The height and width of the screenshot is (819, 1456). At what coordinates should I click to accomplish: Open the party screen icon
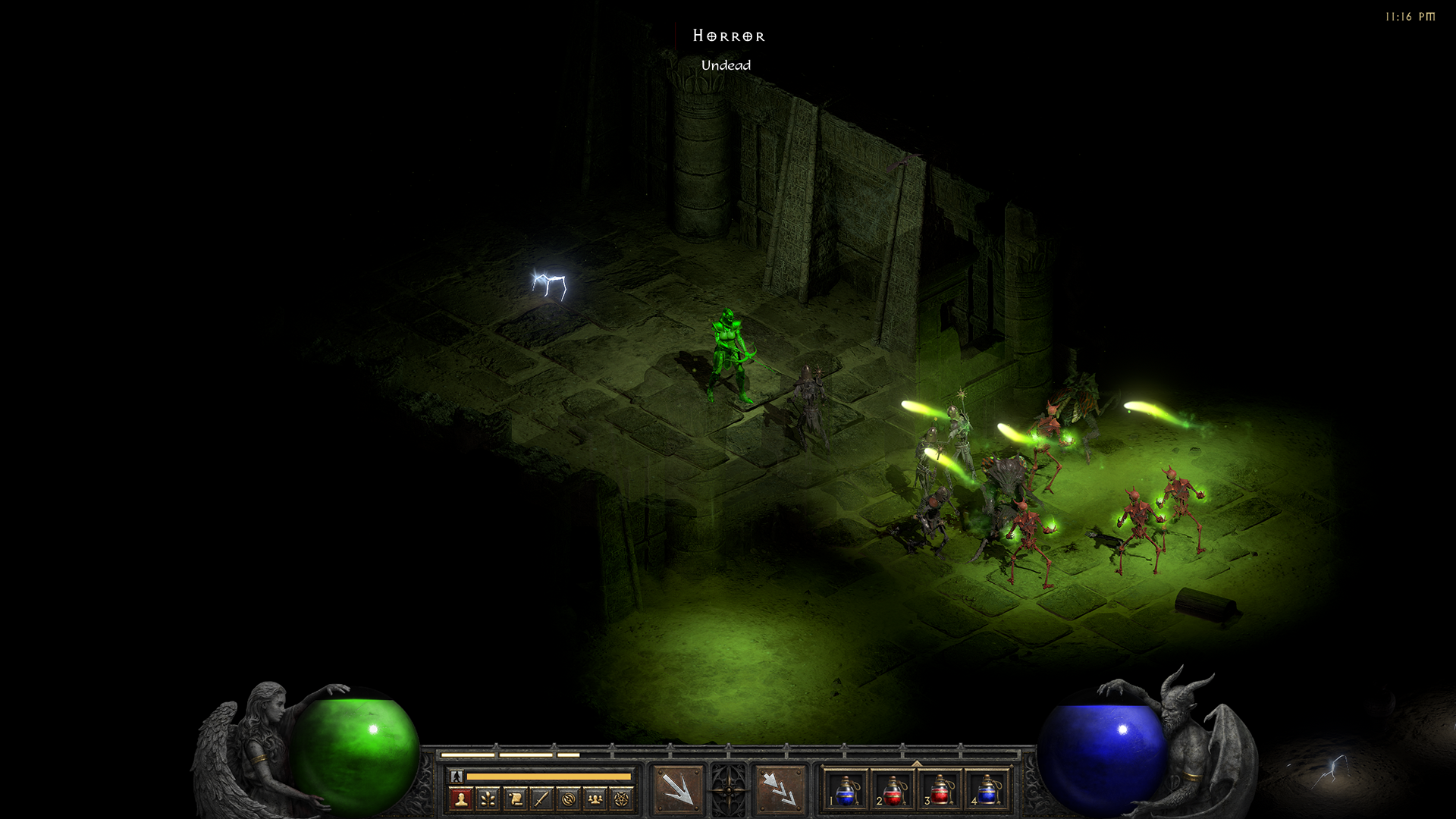click(595, 799)
